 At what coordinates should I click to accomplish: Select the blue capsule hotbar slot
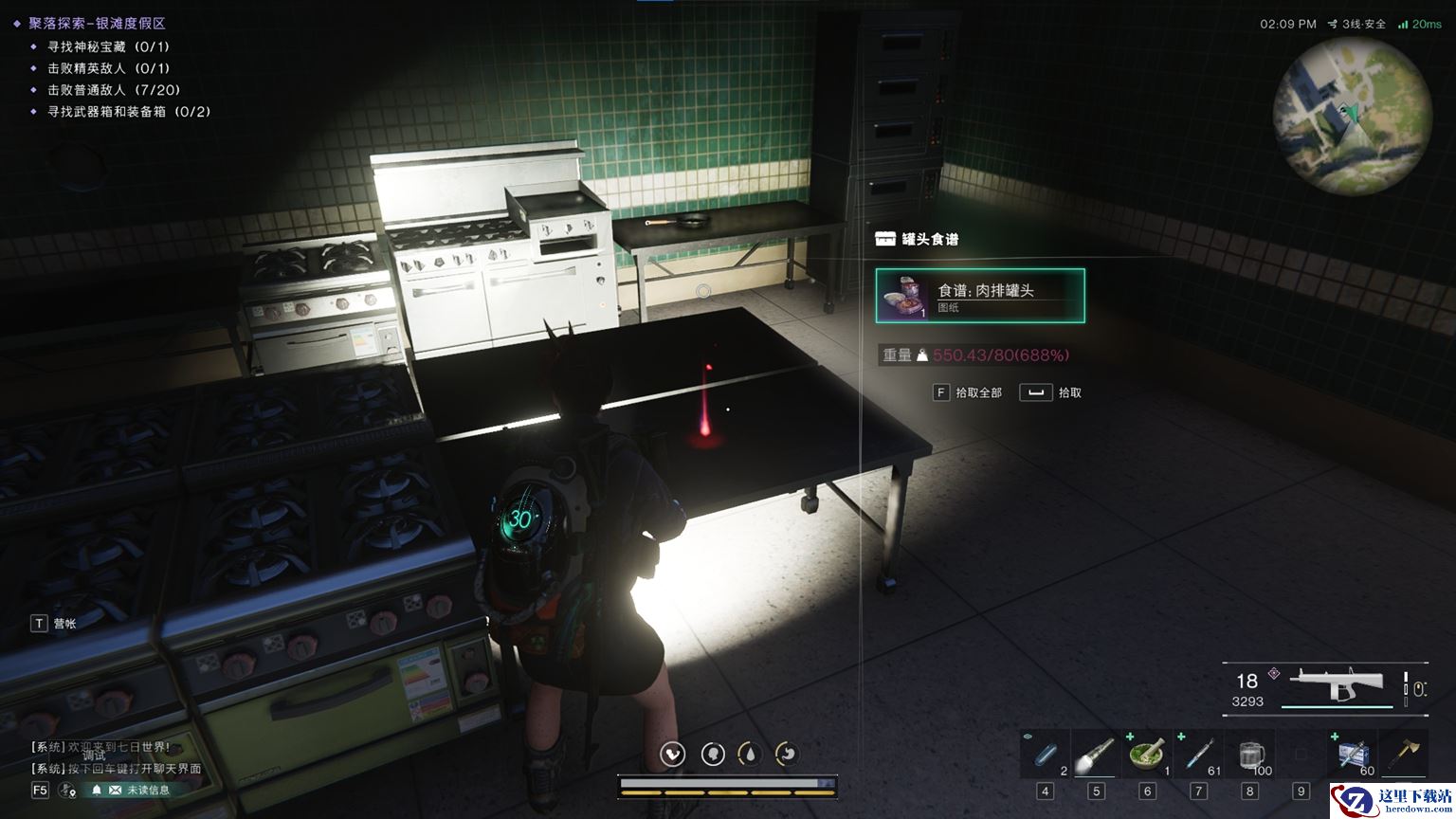pyautogui.click(x=1046, y=755)
